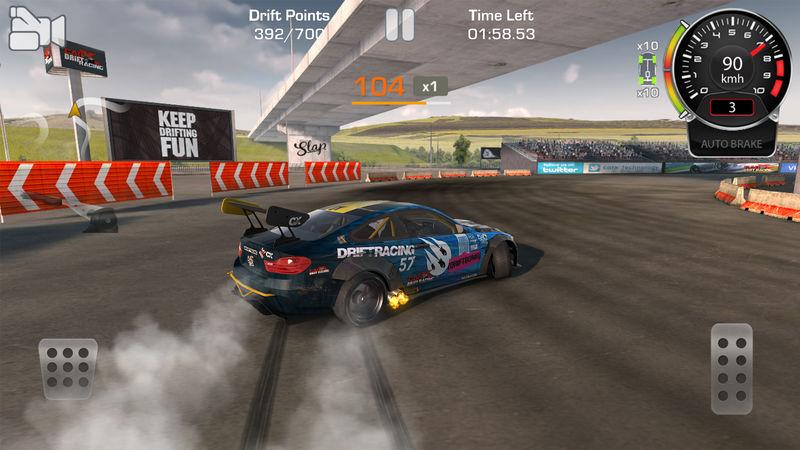Pause the drift race
The width and height of the screenshot is (800, 450).
[x=400, y=25]
